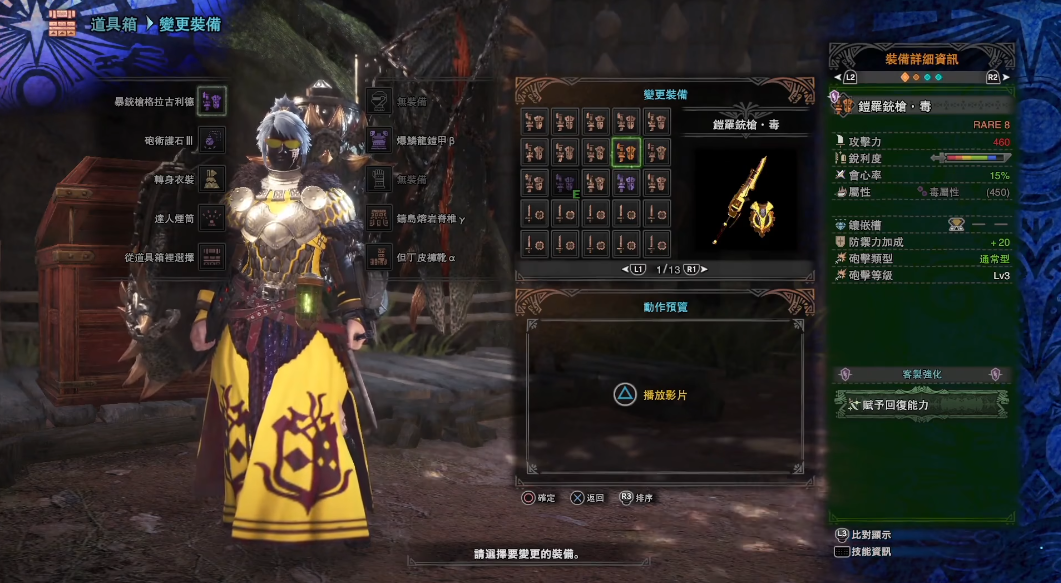Image resolution: width=1061 pixels, height=583 pixels.
Task: Choose the 爆鱗龍鎧甲β chest armor slot
Action: 379,140
